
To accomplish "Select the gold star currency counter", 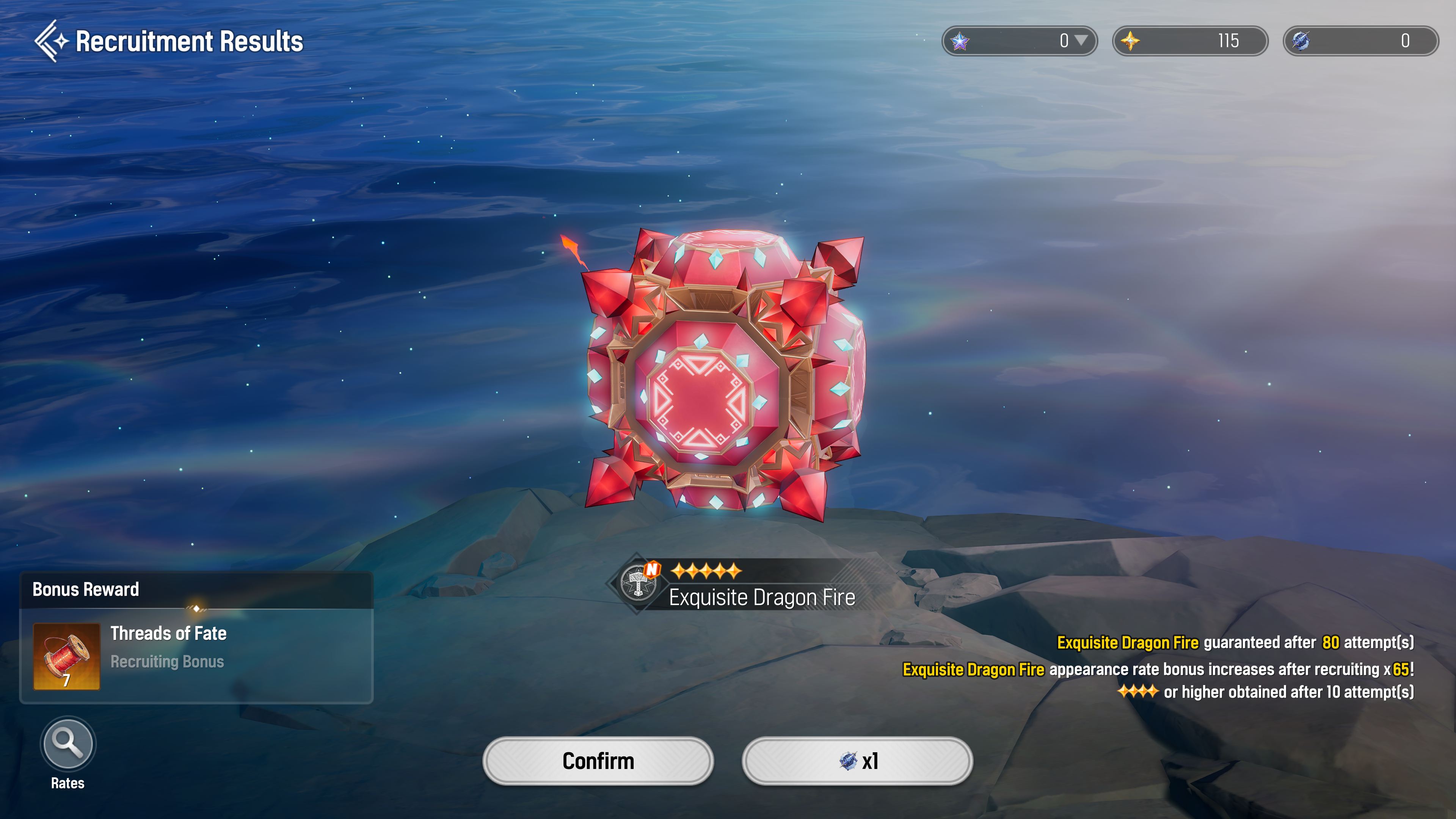I will (1190, 41).
